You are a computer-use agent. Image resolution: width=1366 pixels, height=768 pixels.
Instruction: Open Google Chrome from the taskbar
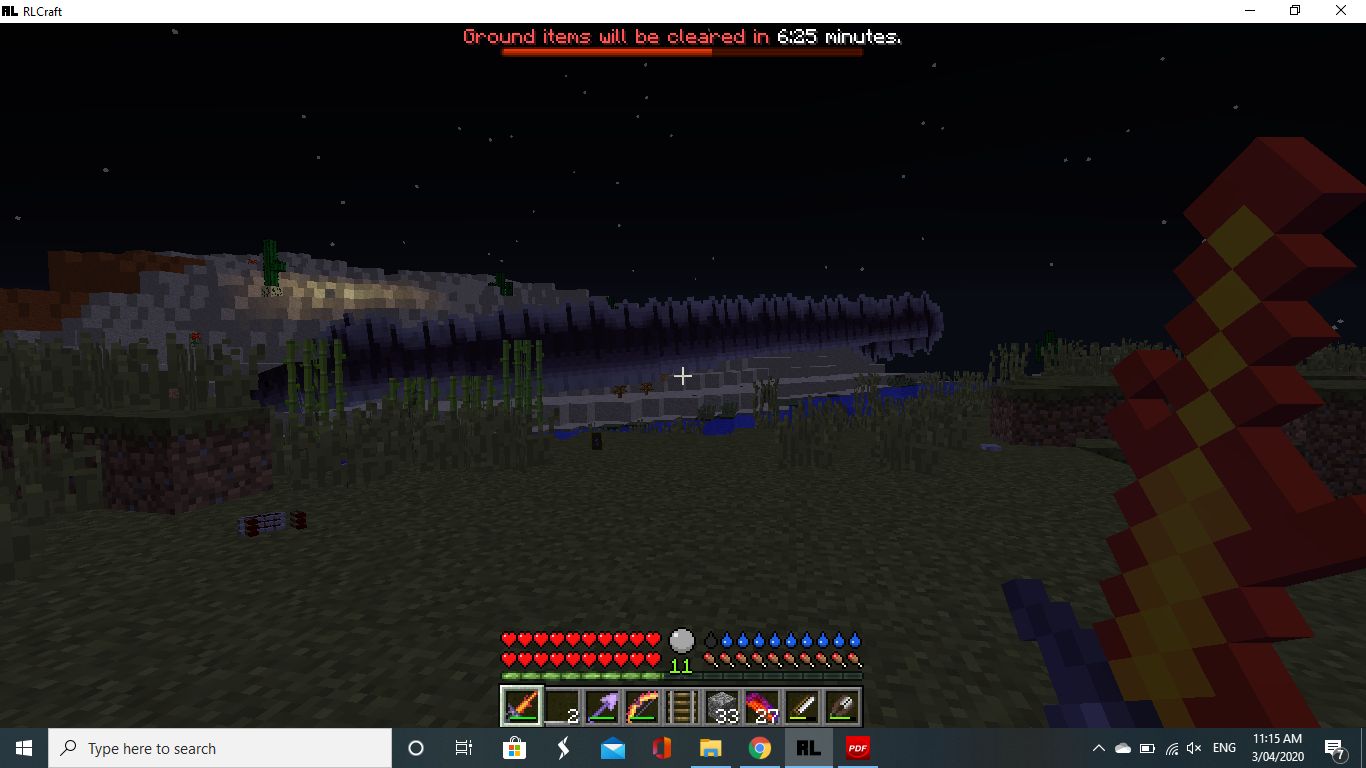[x=759, y=747]
